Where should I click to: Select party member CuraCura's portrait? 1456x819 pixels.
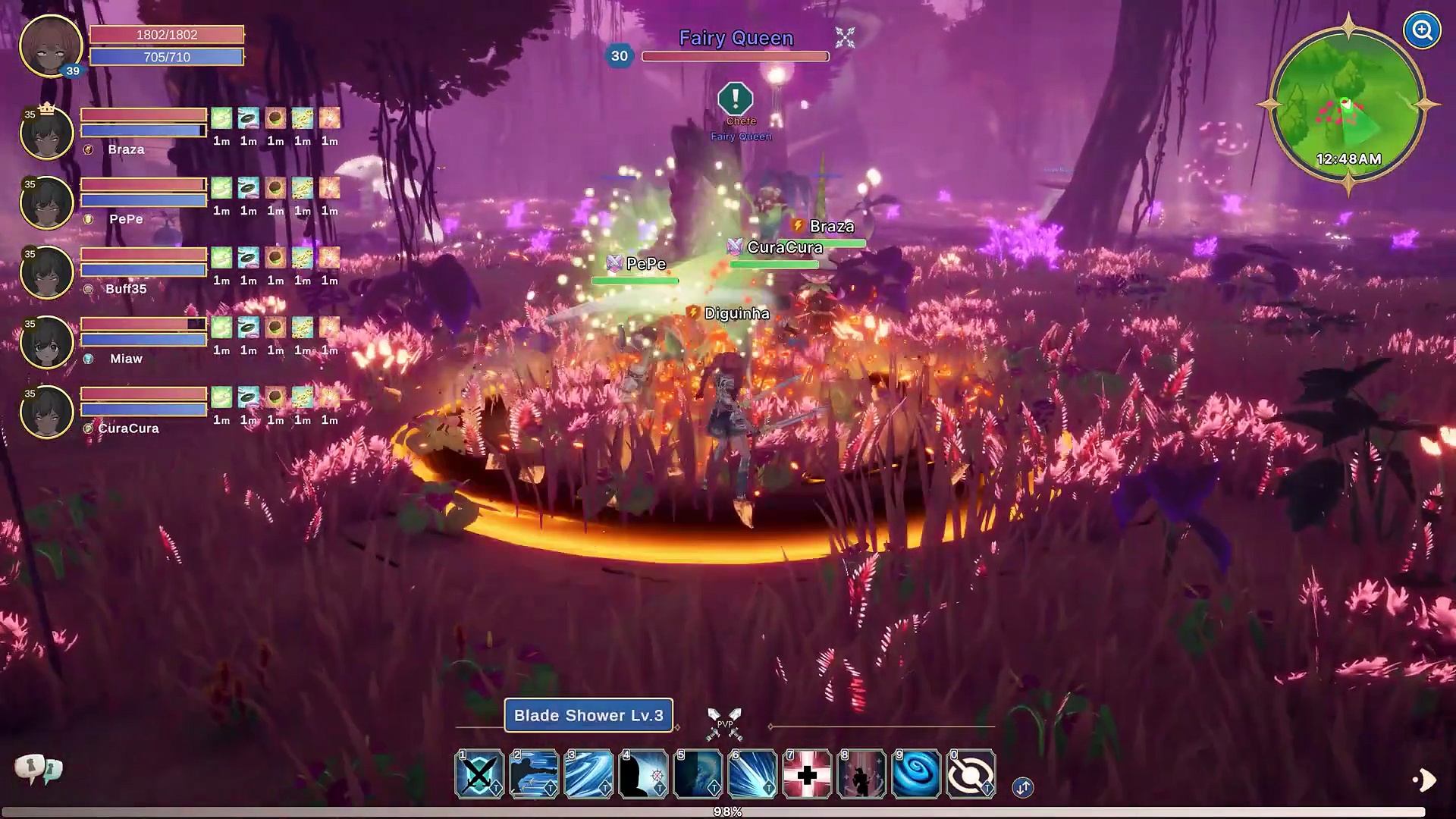(x=47, y=413)
